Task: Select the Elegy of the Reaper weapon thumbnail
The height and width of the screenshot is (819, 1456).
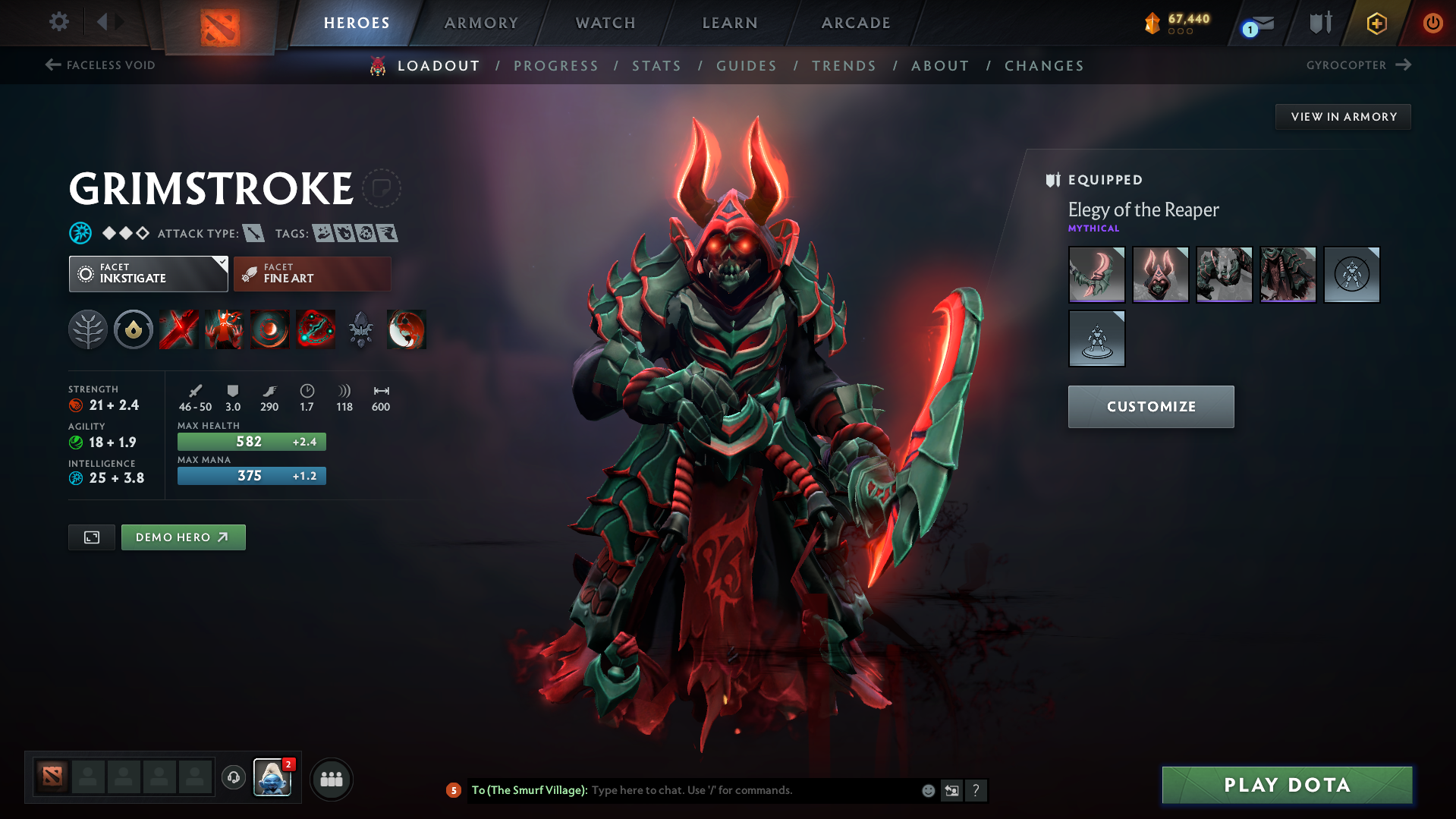Action: pyautogui.click(x=1096, y=275)
